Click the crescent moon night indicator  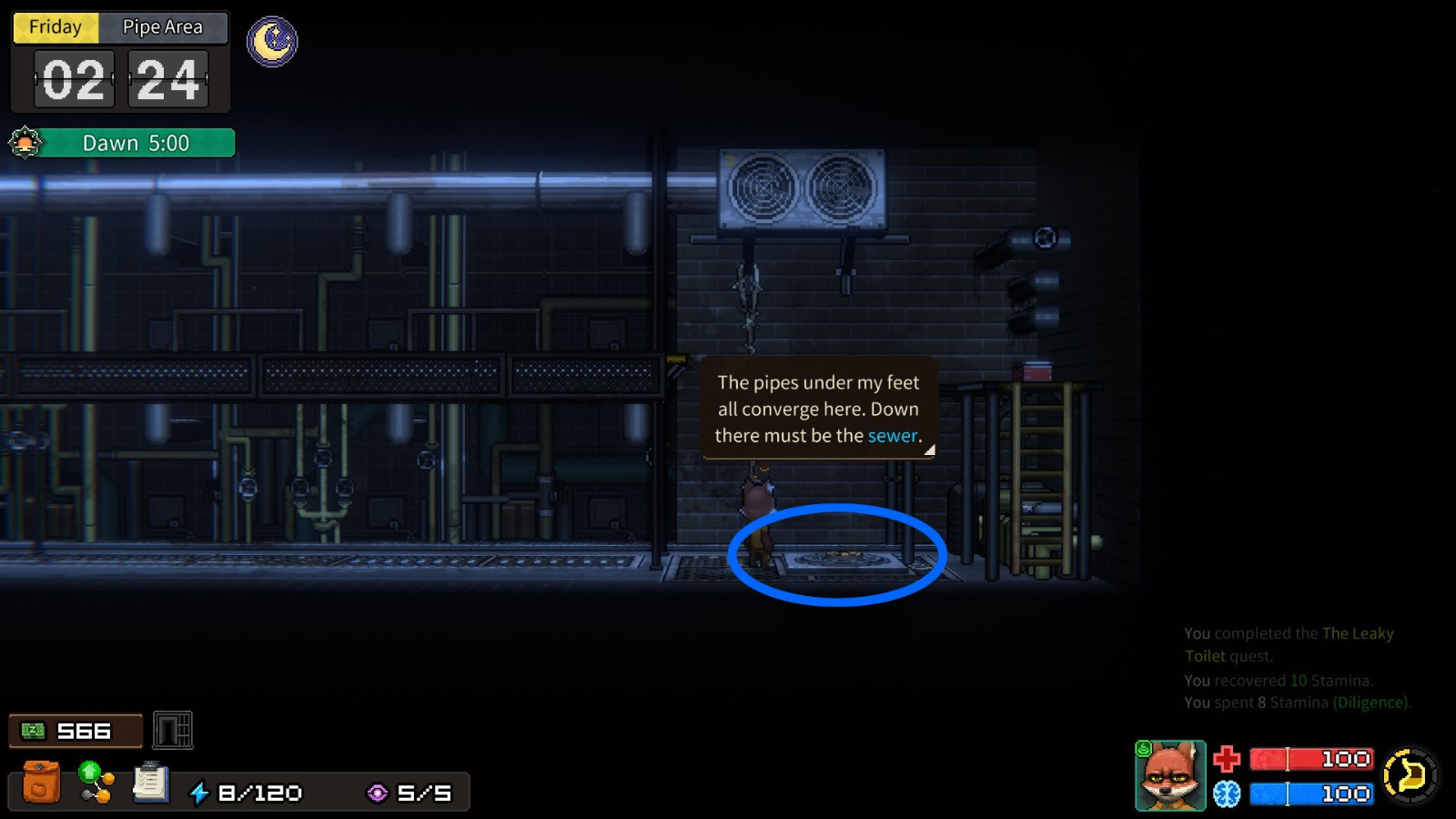[x=271, y=43]
